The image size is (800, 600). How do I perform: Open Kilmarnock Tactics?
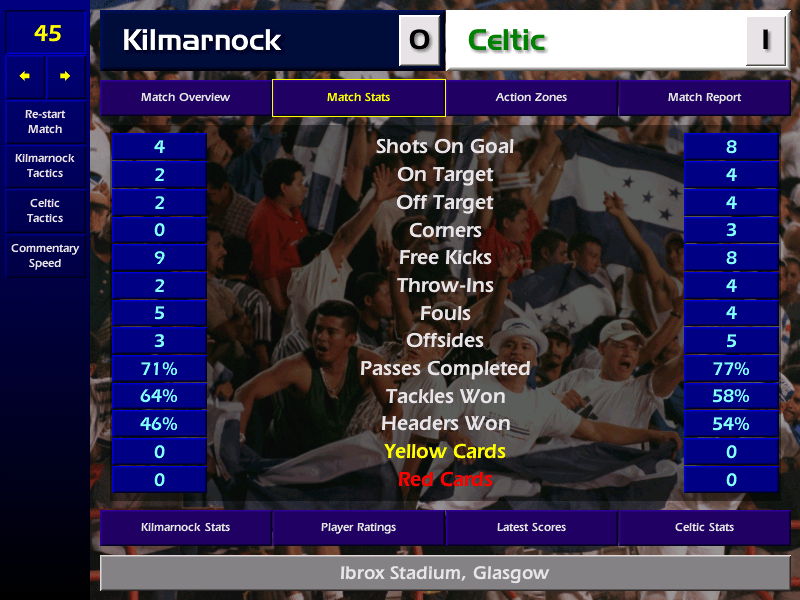coord(45,166)
